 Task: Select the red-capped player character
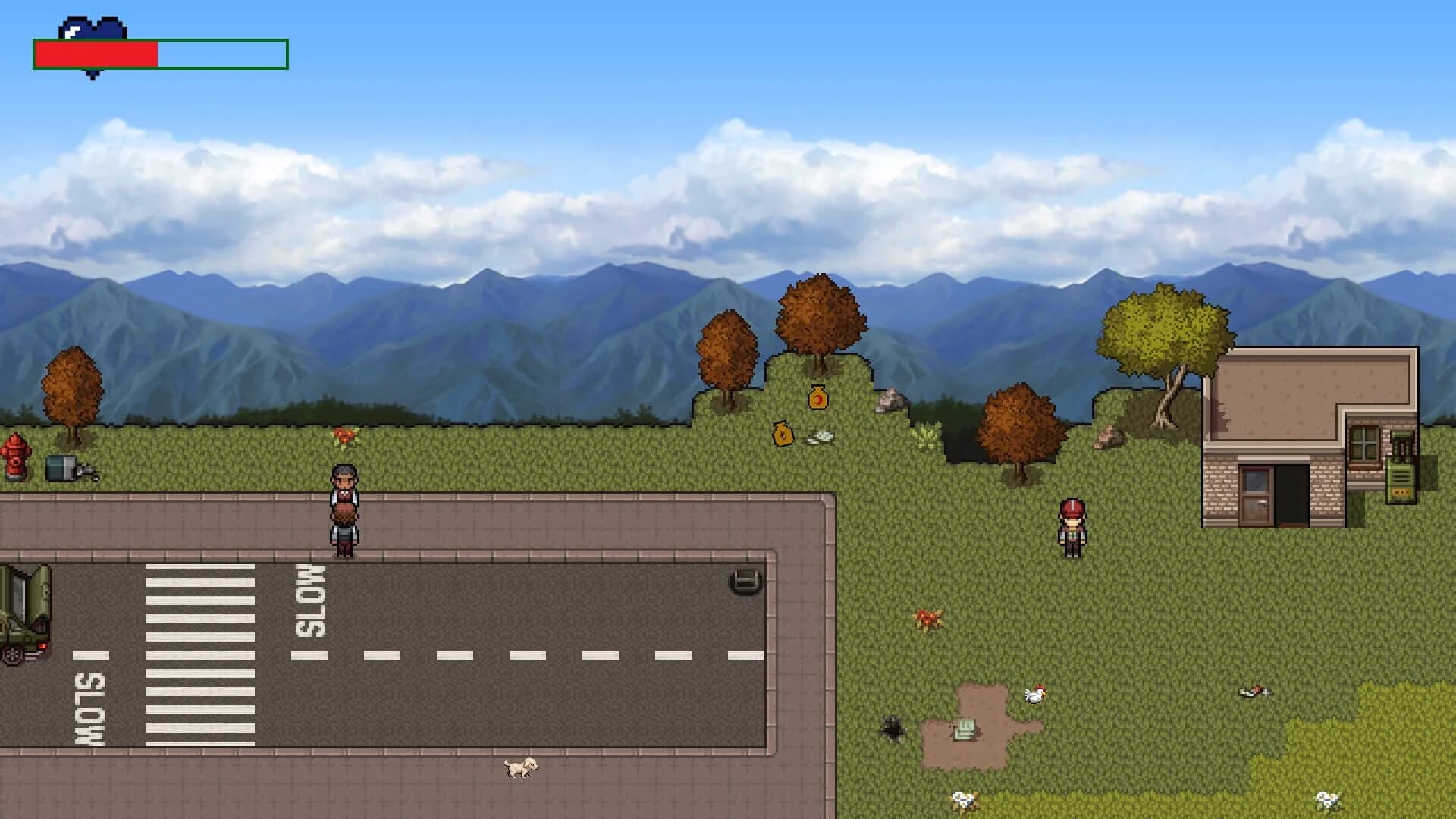pos(1071,527)
